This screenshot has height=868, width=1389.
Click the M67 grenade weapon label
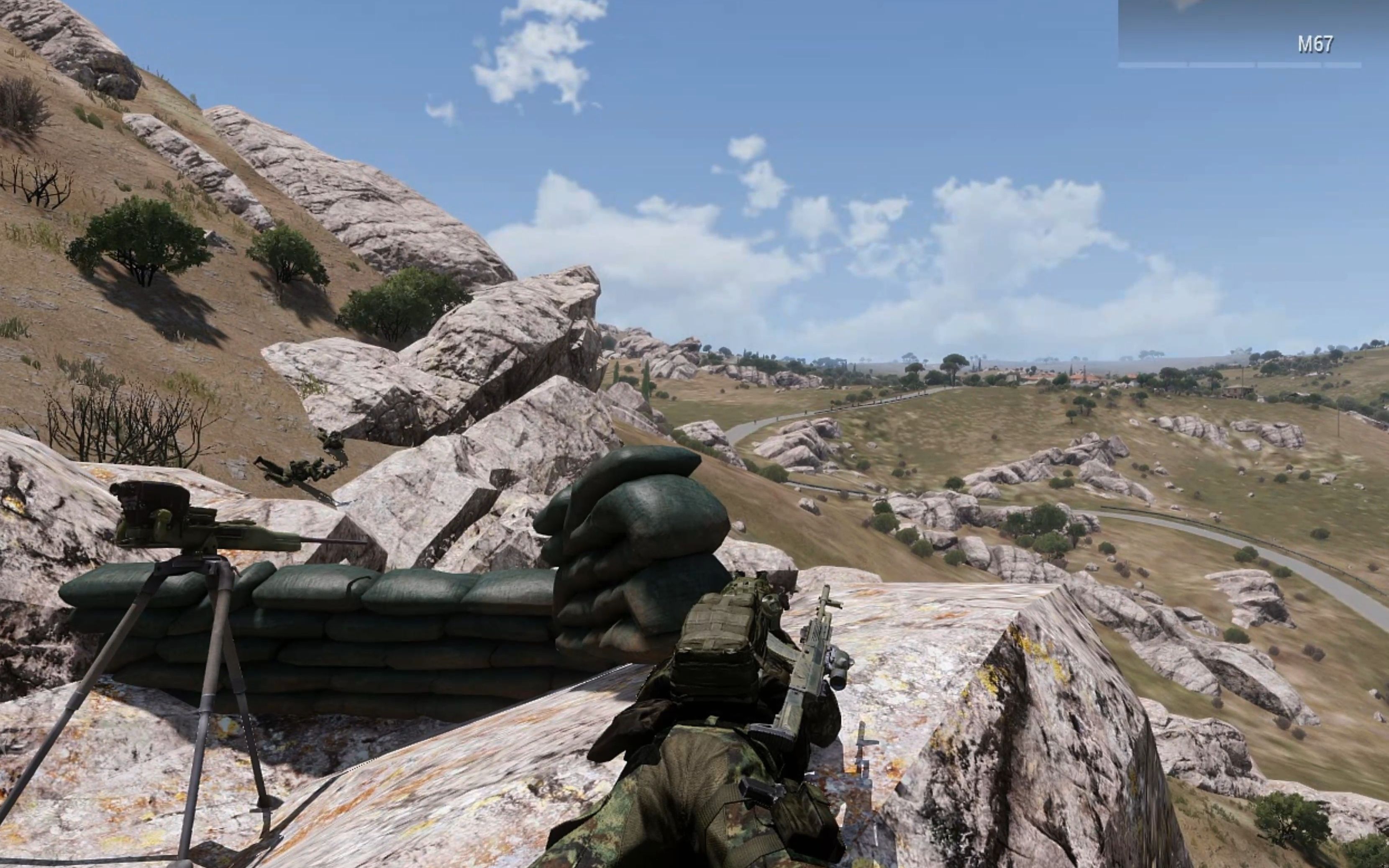pyautogui.click(x=1315, y=45)
